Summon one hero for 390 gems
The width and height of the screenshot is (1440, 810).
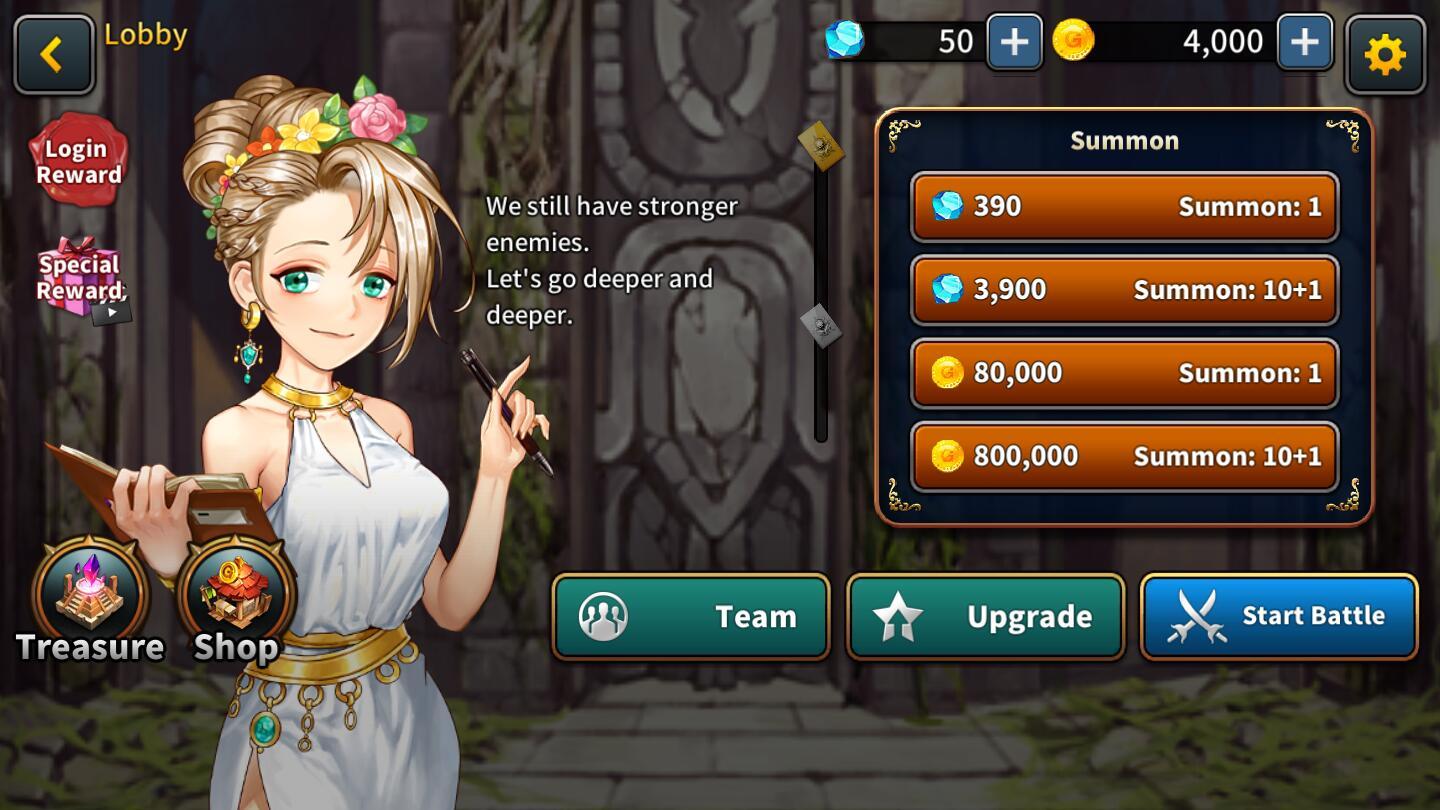tap(1124, 207)
